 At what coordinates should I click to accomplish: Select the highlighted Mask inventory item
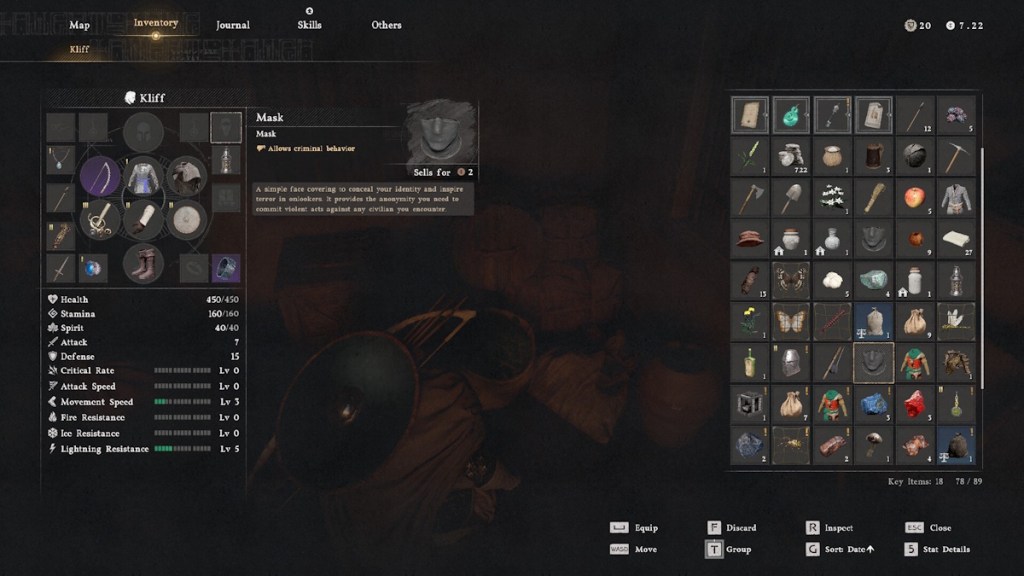coord(873,362)
